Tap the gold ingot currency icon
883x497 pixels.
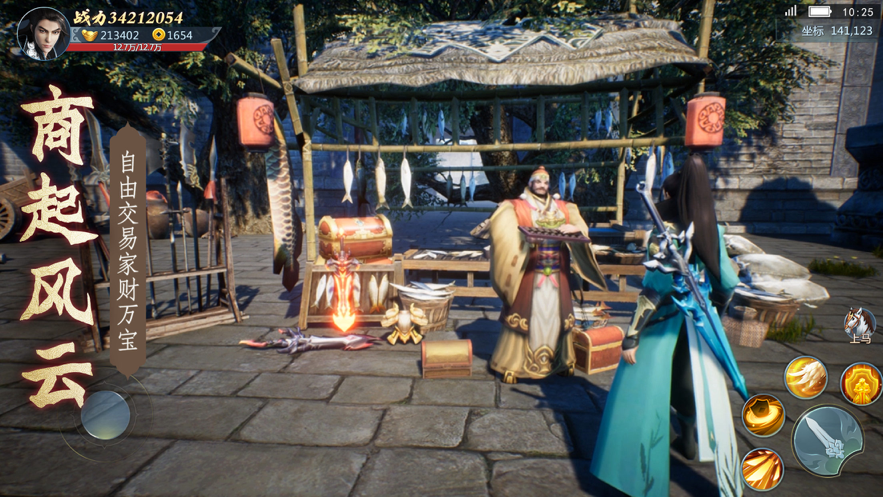click(88, 35)
